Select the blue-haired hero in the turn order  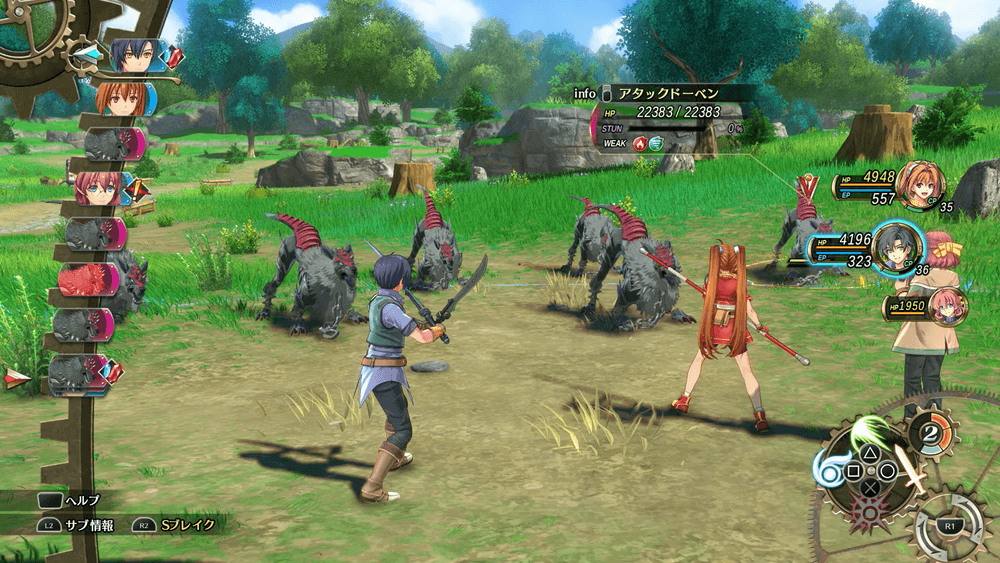click(x=130, y=55)
